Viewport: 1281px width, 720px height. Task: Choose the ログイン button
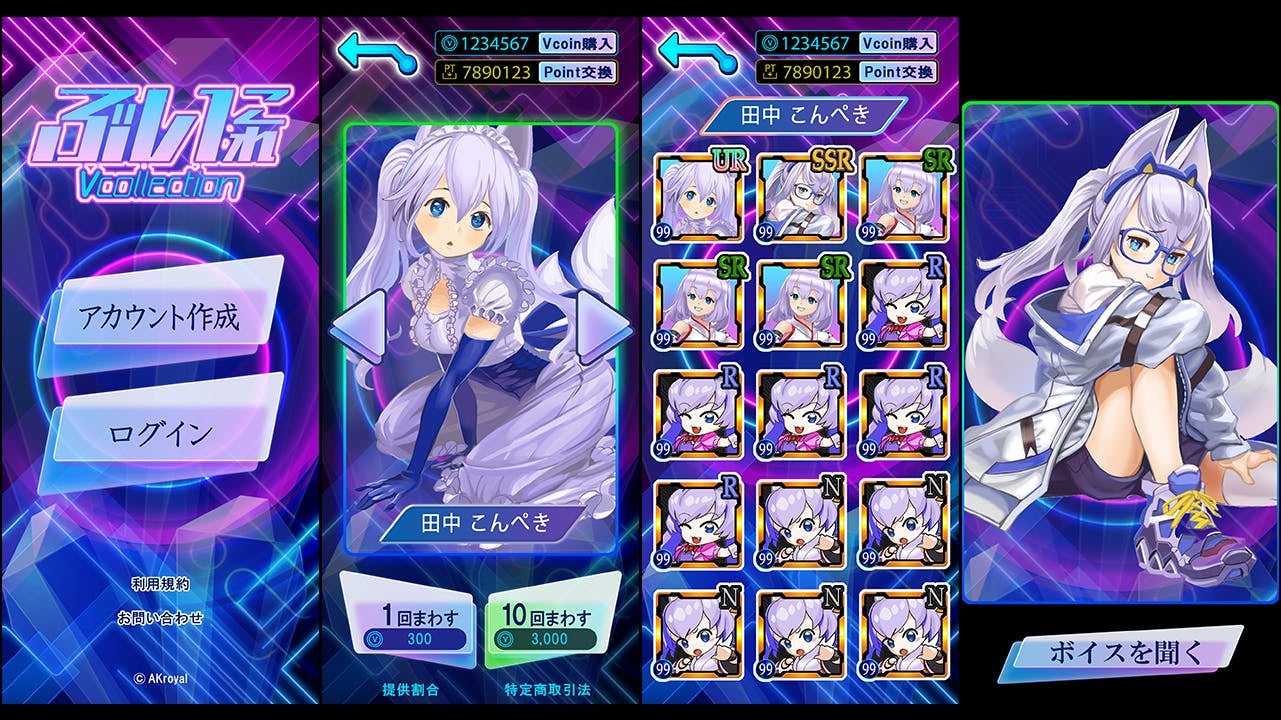click(x=160, y=433)
